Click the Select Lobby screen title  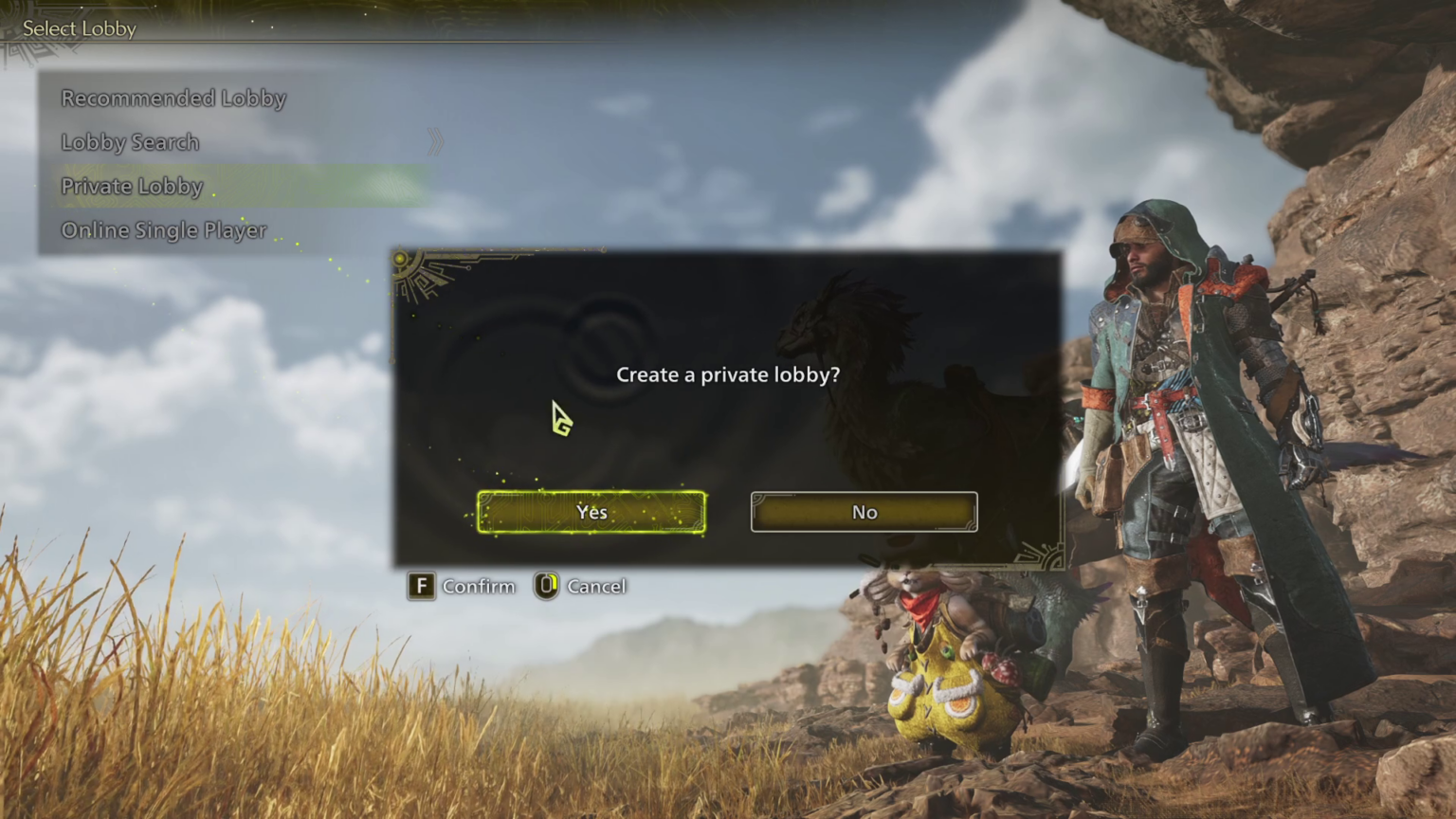click(x=79, y=28)
